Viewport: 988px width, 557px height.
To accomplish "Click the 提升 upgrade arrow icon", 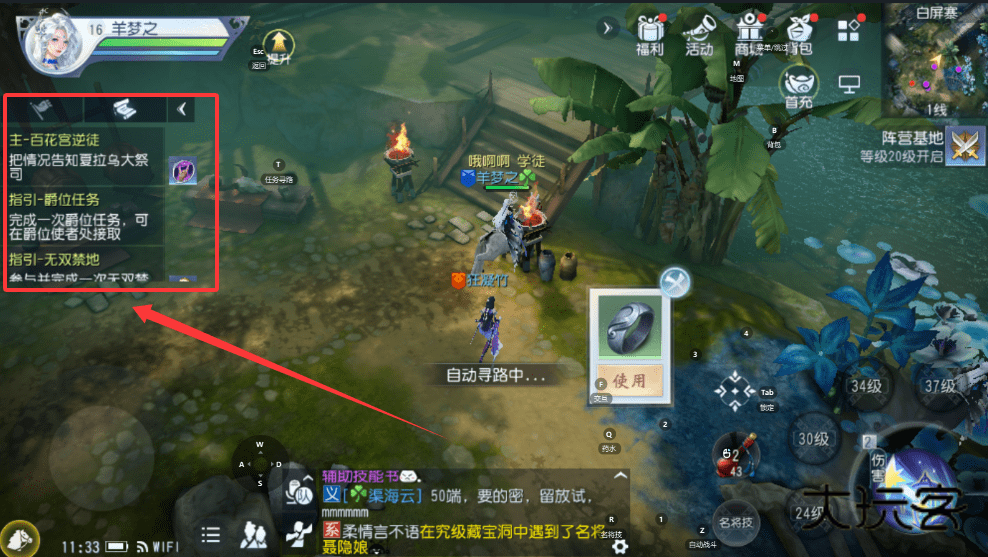I will [x=280, y=44].
